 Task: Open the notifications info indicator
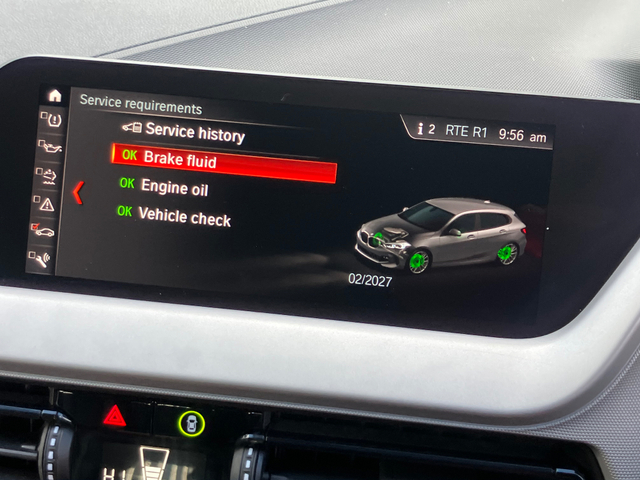pos(426,129)
